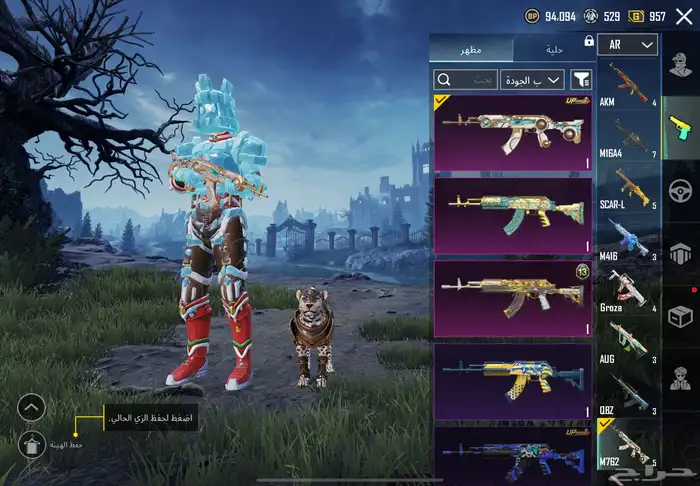Switch to the حلية tab
Viewport: 700px width, 486px height.
click(555, 49)
